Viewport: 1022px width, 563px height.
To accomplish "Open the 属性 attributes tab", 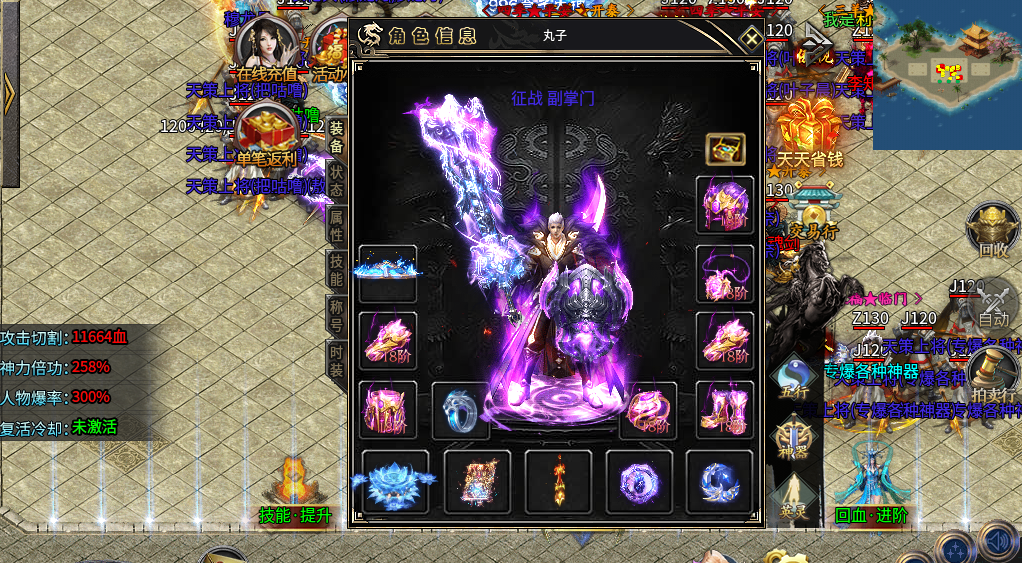I will tap(336, 223).
